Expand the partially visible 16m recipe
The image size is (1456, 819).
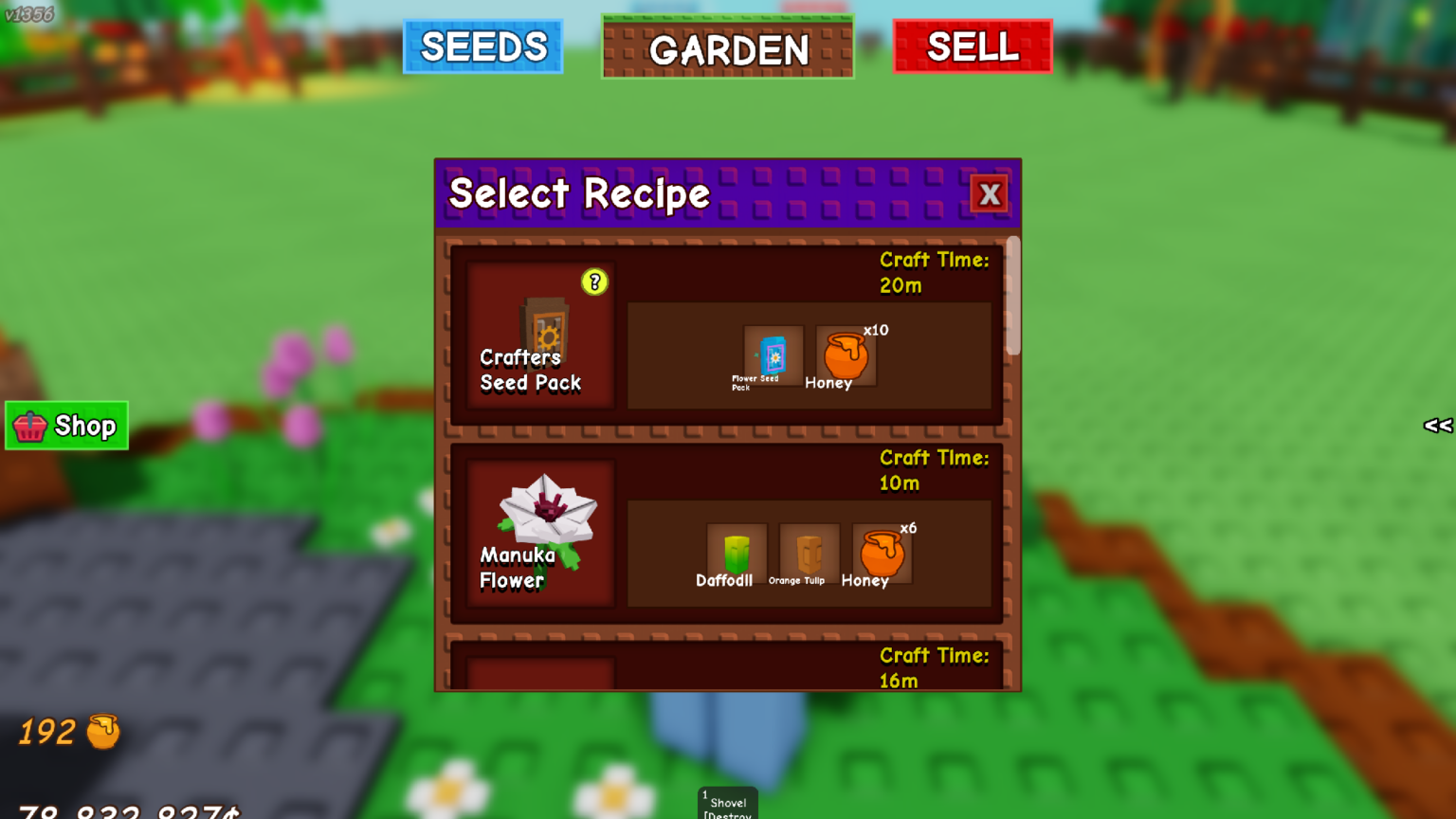(726, 664)
